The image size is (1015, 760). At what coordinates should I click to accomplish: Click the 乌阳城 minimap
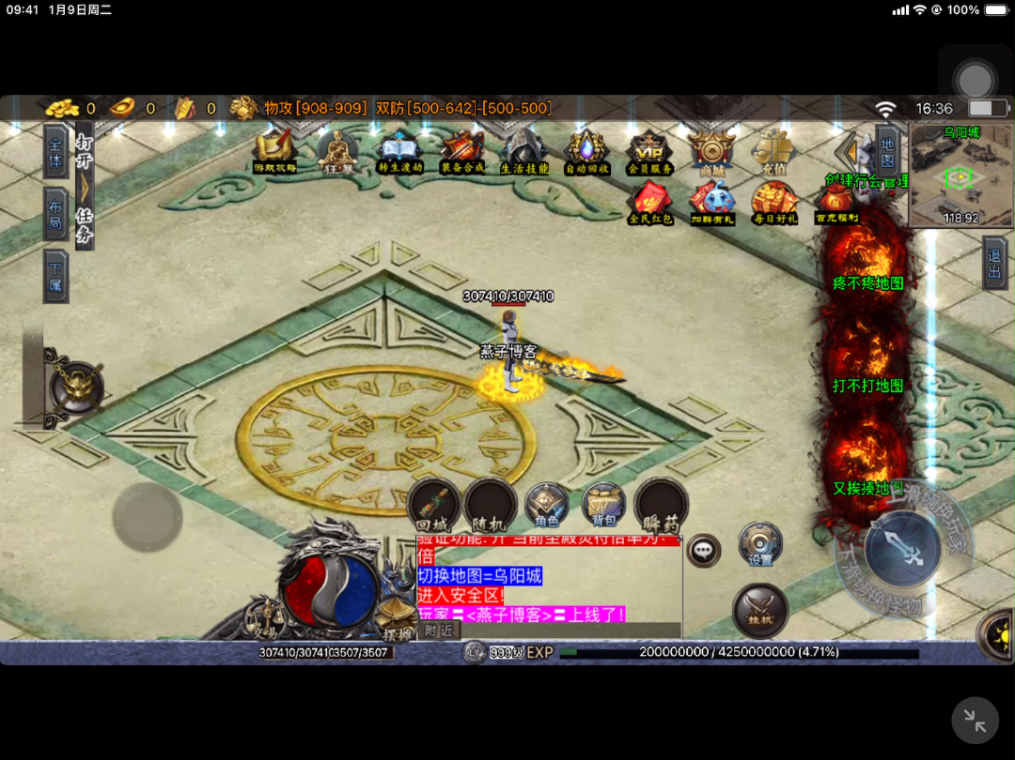click(x=959, y=177)
